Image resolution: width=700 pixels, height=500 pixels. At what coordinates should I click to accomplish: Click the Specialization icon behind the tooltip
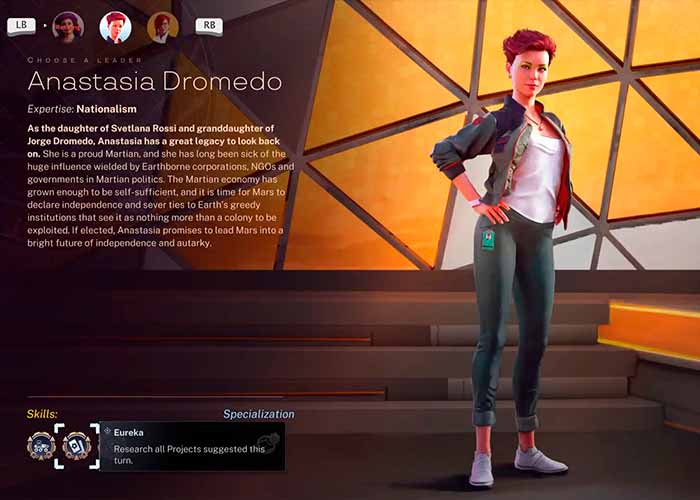[x=267, y=441]
